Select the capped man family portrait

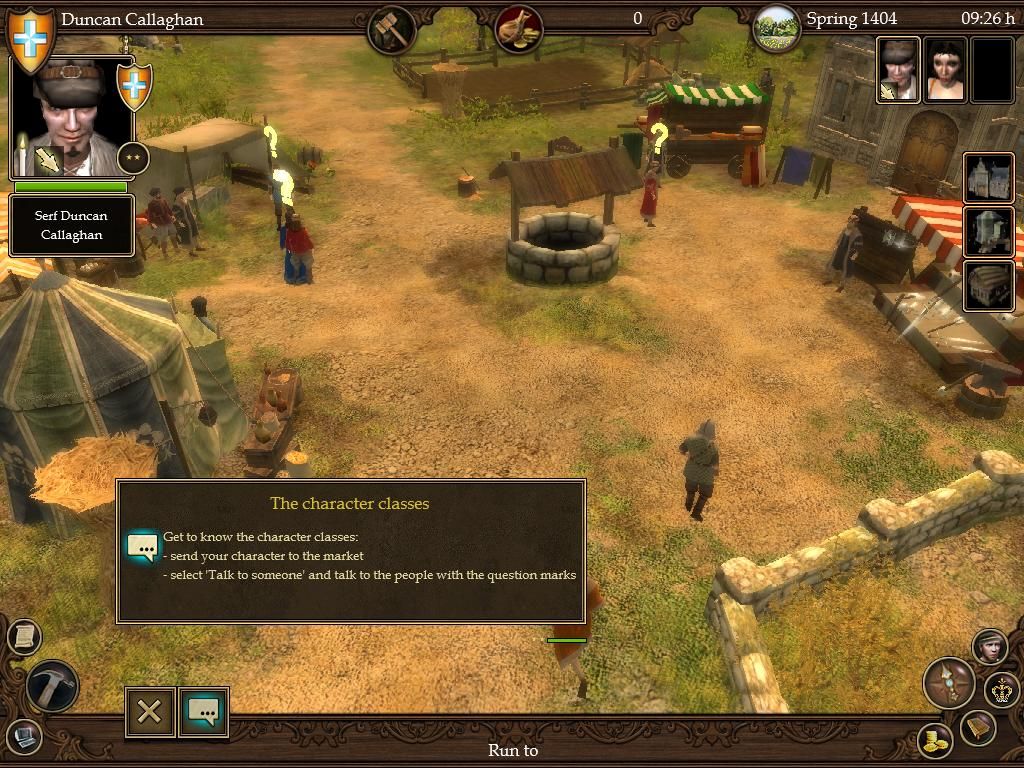(899, 70)
